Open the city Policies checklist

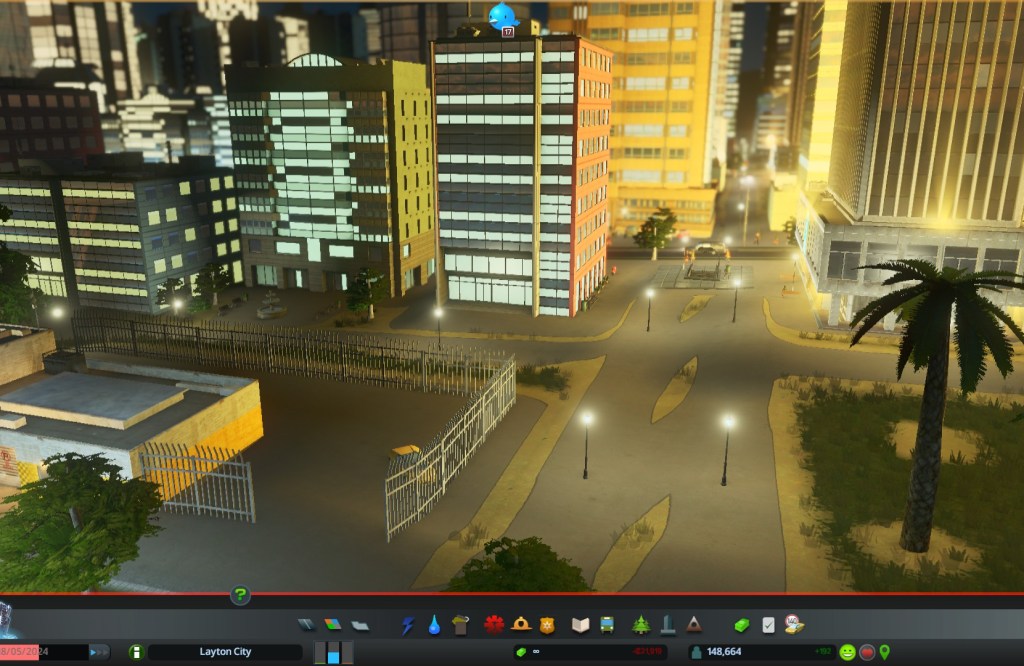coord(768,625)
